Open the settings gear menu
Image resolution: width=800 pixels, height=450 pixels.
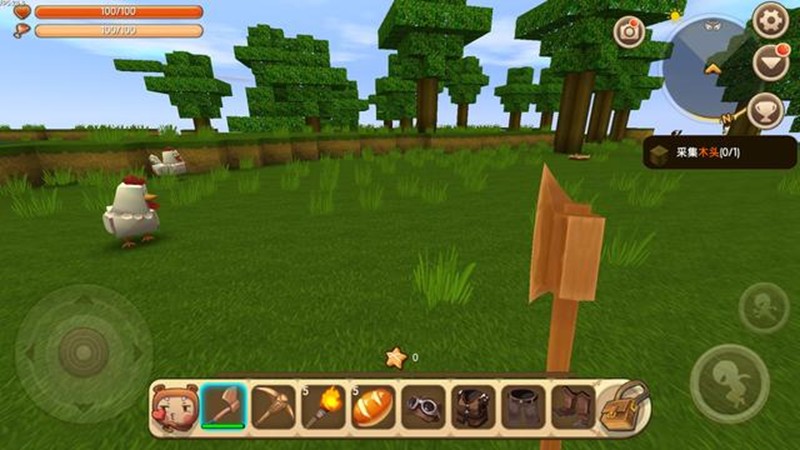(x=771, y=19)
